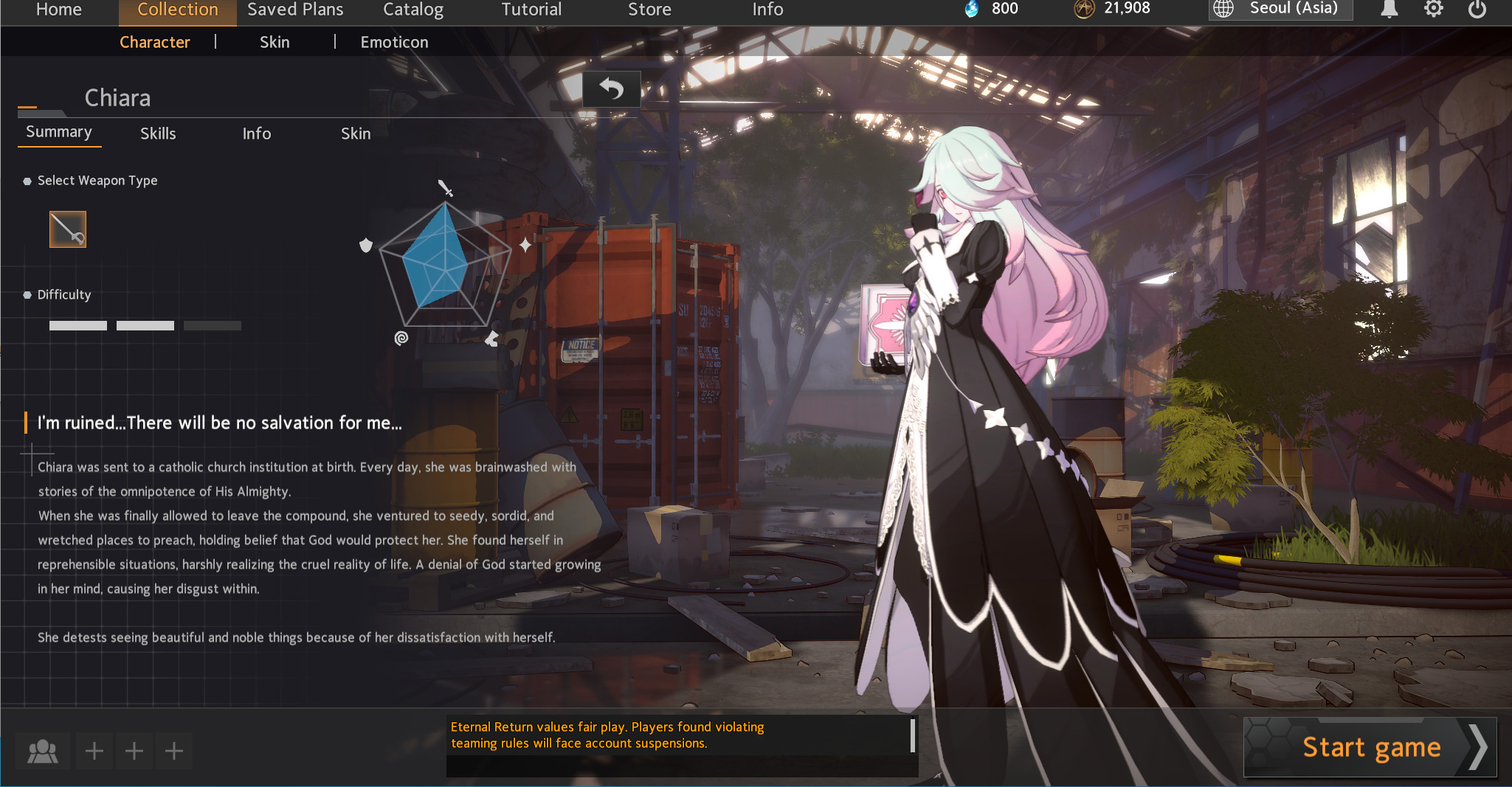The image size is (1512, 787).
Task: Click the sword icon on the stat pentagon
Action: (x=445, y=189)
